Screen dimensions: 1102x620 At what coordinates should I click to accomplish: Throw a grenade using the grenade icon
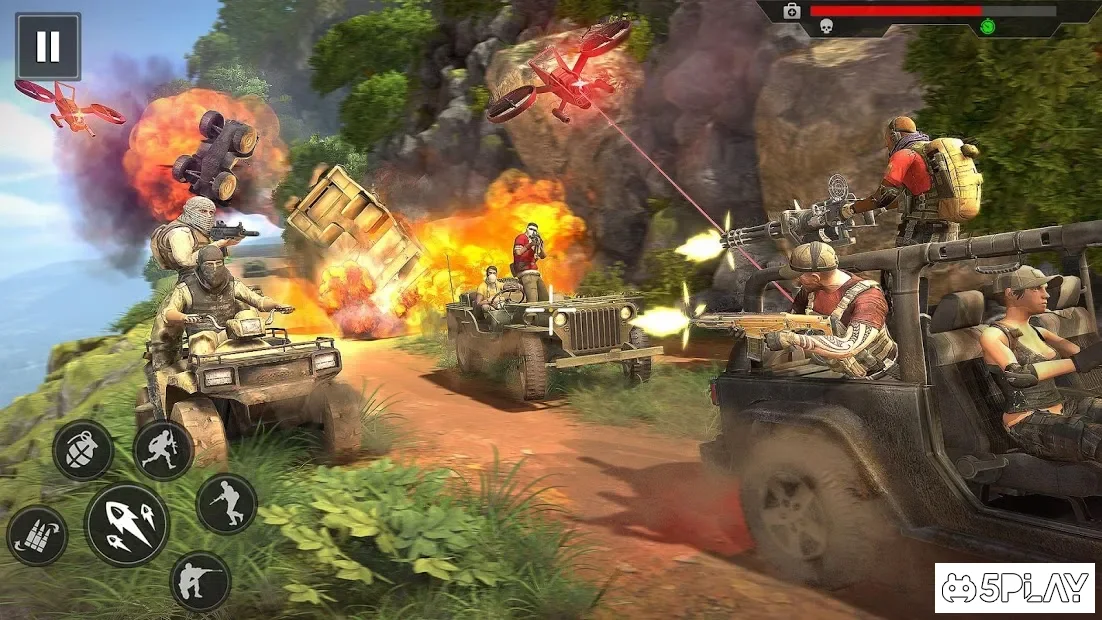click(83, 450)
